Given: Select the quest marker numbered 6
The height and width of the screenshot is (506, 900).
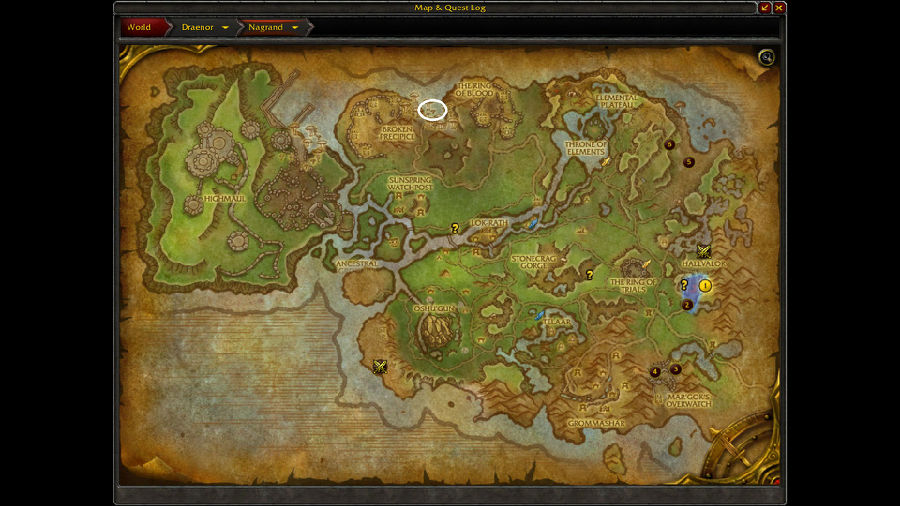Looking at the screenshot, I should coord(669,144).
